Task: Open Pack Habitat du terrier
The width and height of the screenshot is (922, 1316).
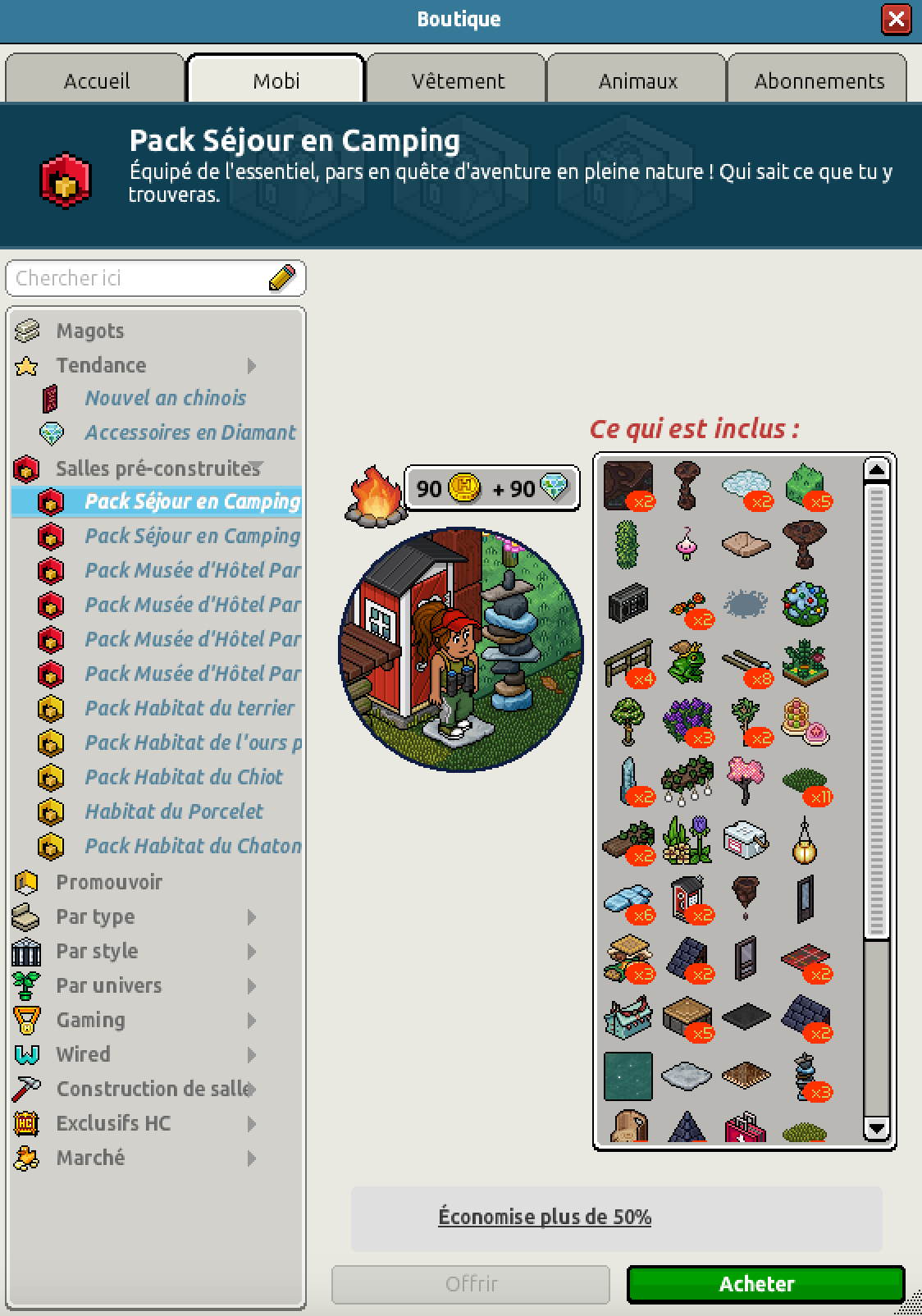Action: coord(189,708)
